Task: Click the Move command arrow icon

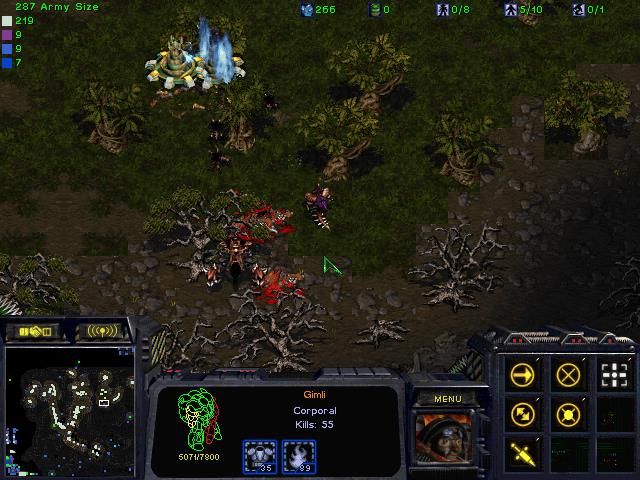Action: [522, 376]
